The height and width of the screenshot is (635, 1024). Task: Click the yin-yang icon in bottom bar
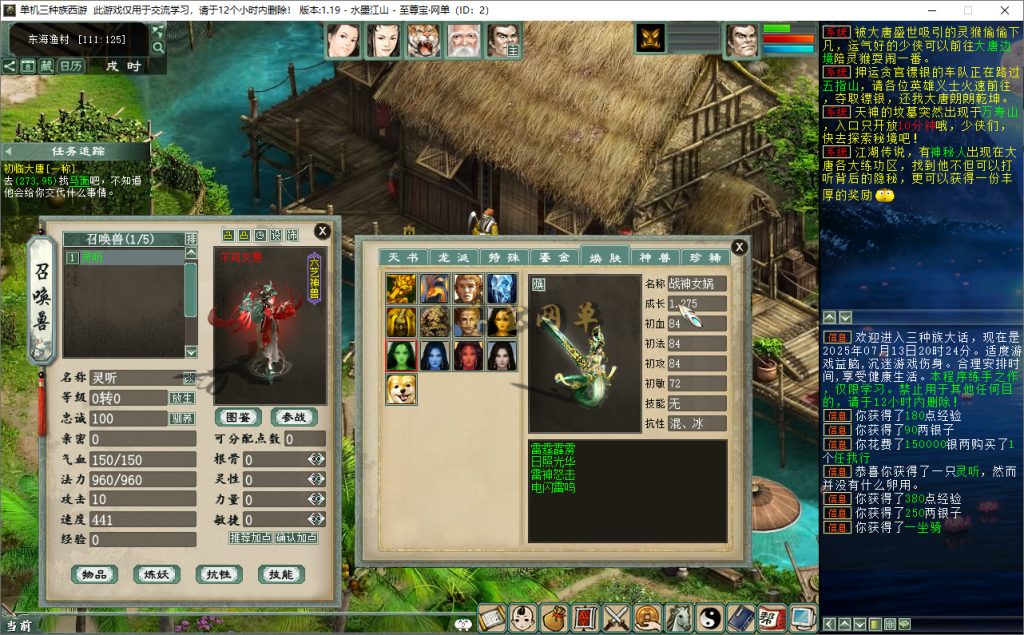coord(709,618)
